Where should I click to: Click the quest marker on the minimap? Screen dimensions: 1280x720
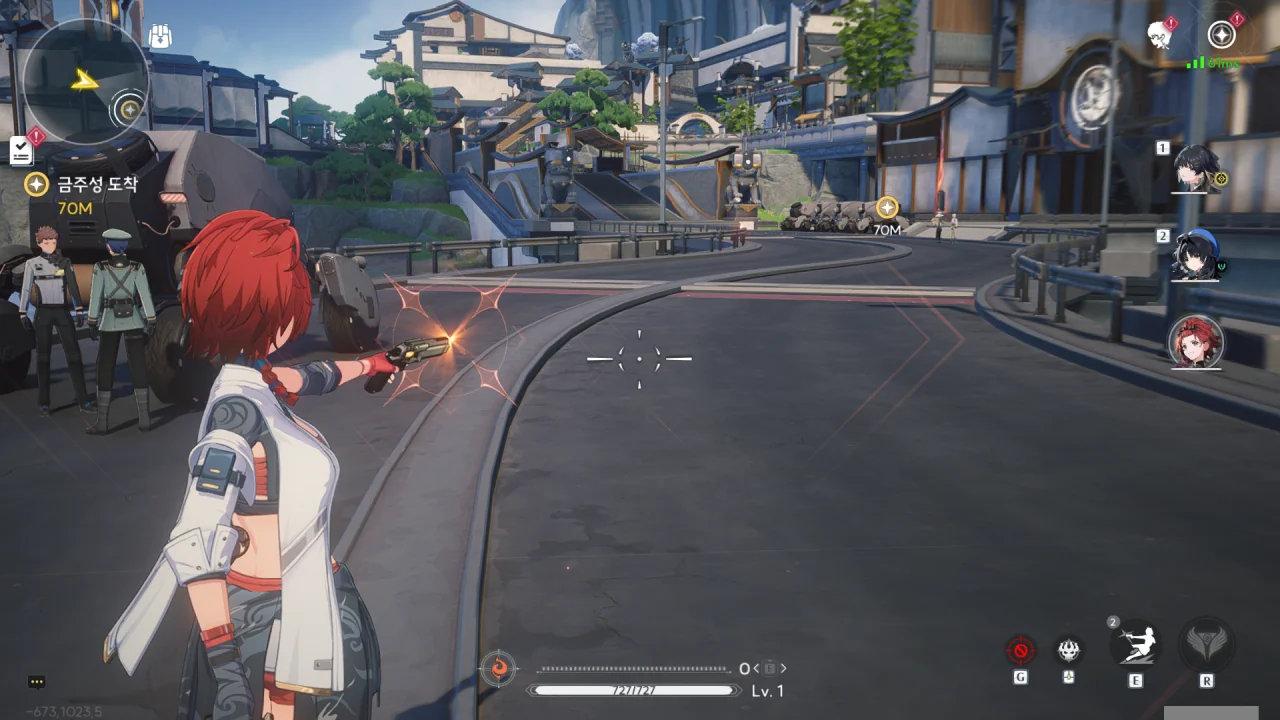click(128, 108)
